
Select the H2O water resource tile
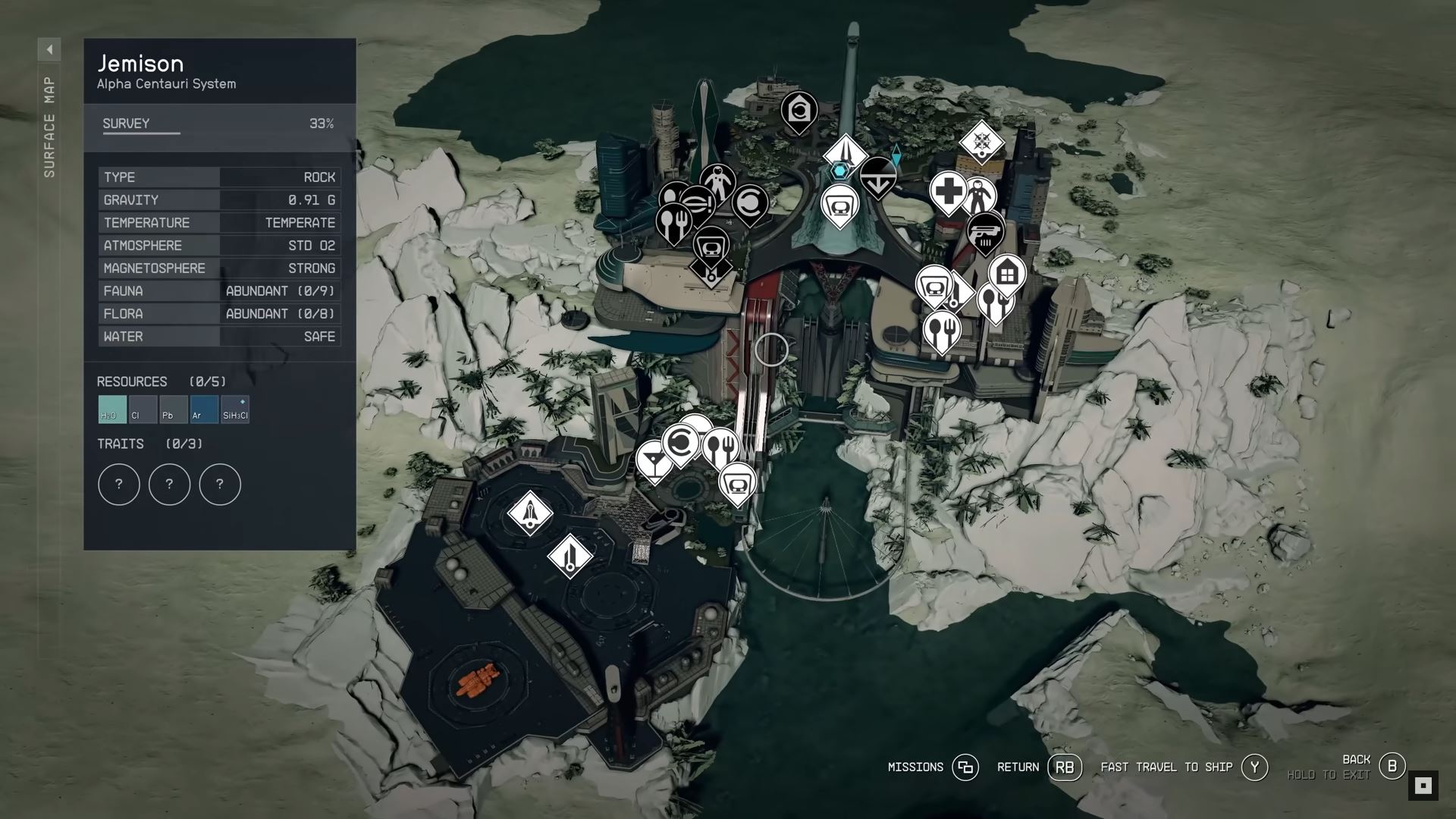tap(112, 409)
